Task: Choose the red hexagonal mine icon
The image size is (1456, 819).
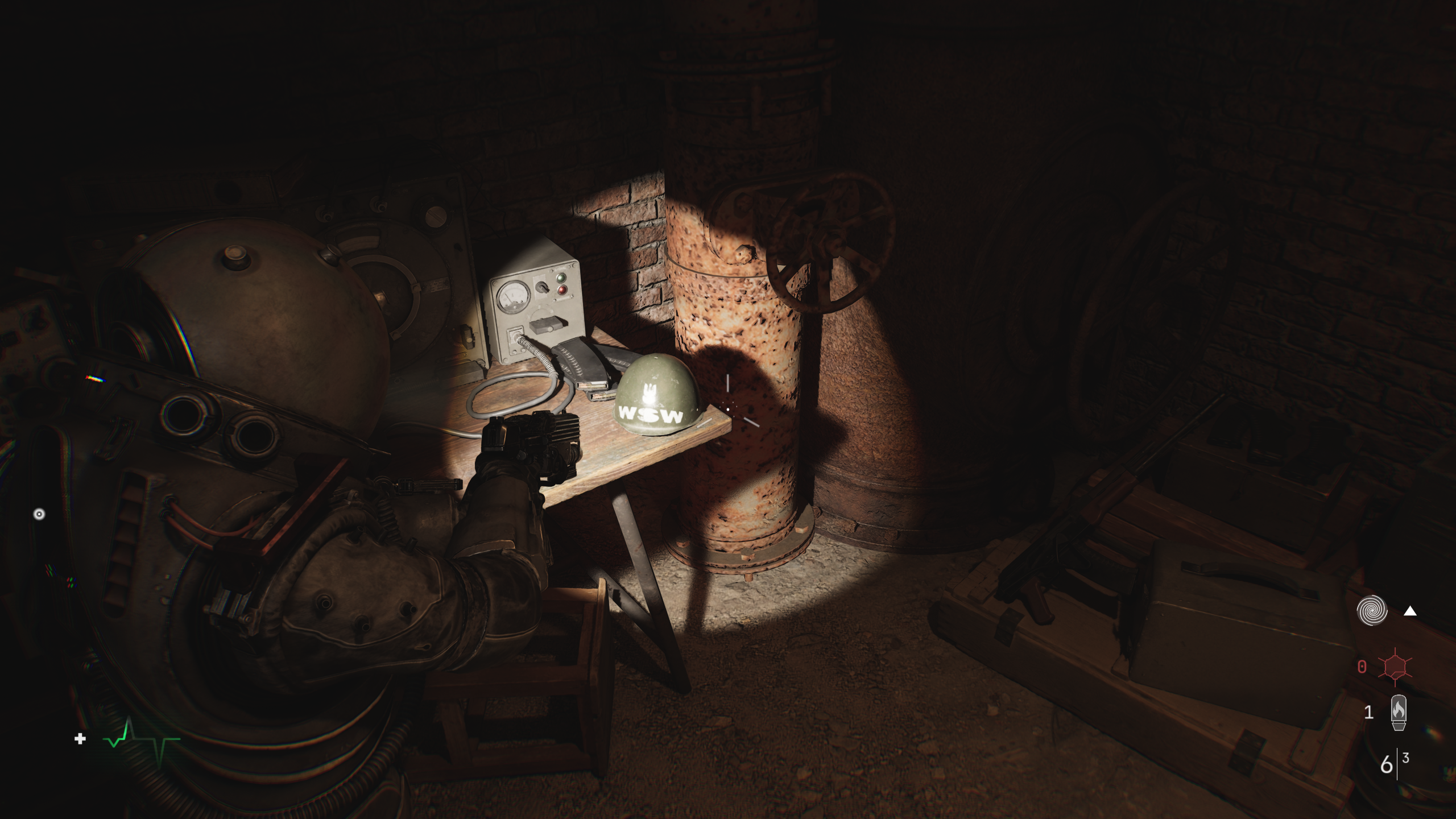Action: 1395,666
